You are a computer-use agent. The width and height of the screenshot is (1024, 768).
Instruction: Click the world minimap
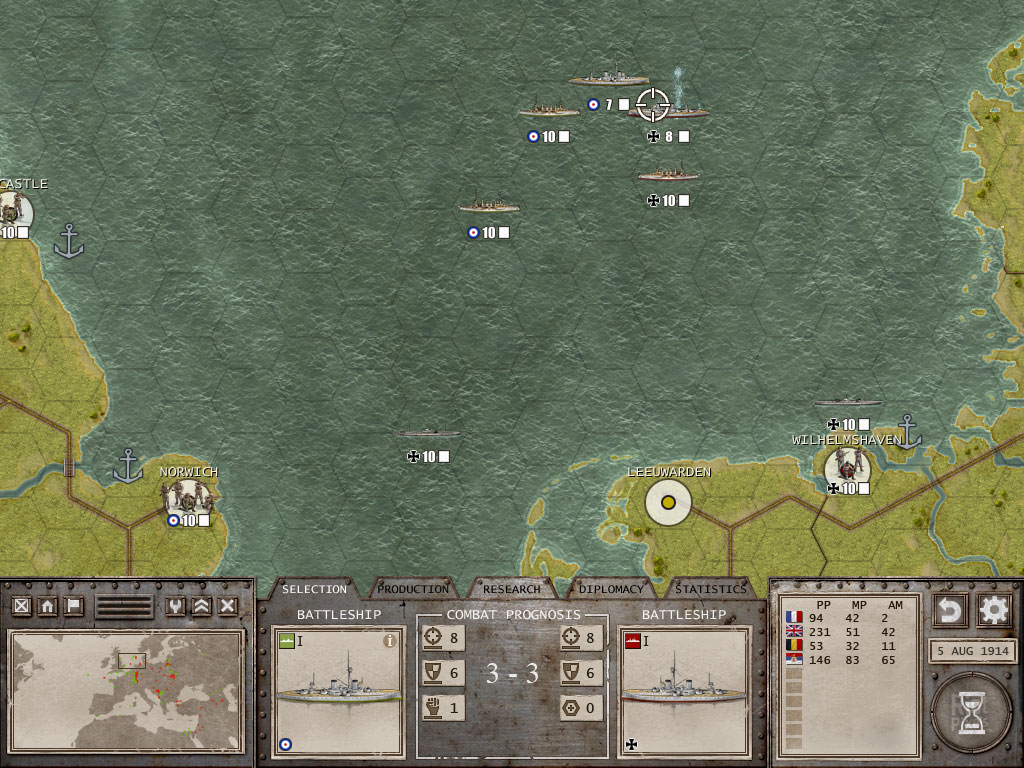click(126, 688)
